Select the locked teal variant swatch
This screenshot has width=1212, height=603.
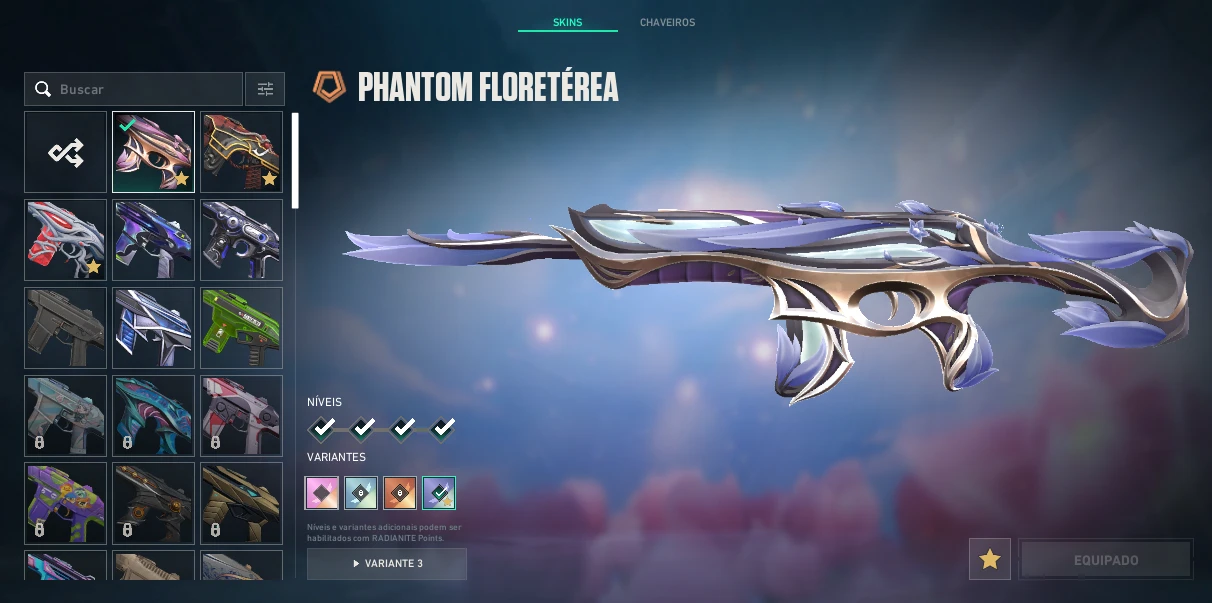(361, 492)
